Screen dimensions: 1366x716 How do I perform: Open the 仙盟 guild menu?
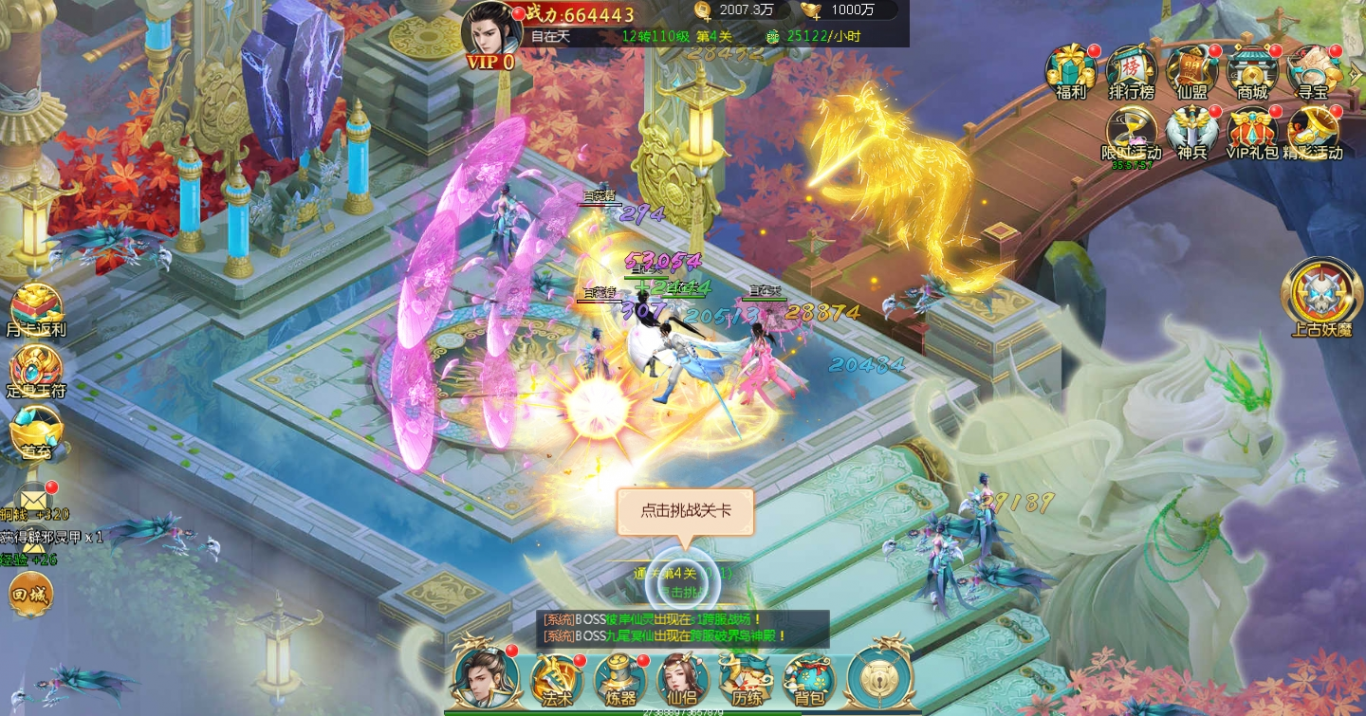point(1192,70)
